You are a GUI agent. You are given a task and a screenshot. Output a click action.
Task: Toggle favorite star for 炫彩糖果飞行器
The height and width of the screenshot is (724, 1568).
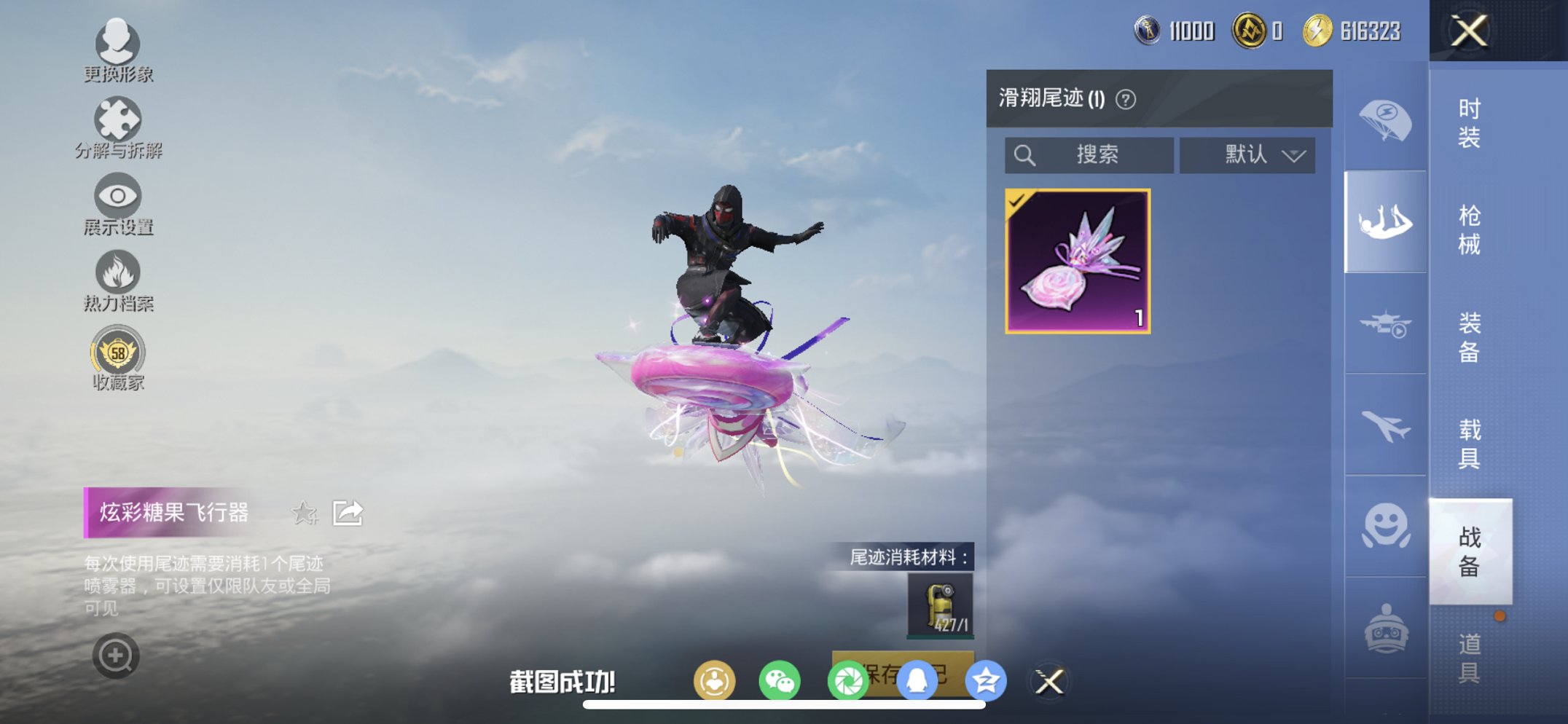pyautogui.click(x=305, y=514)
